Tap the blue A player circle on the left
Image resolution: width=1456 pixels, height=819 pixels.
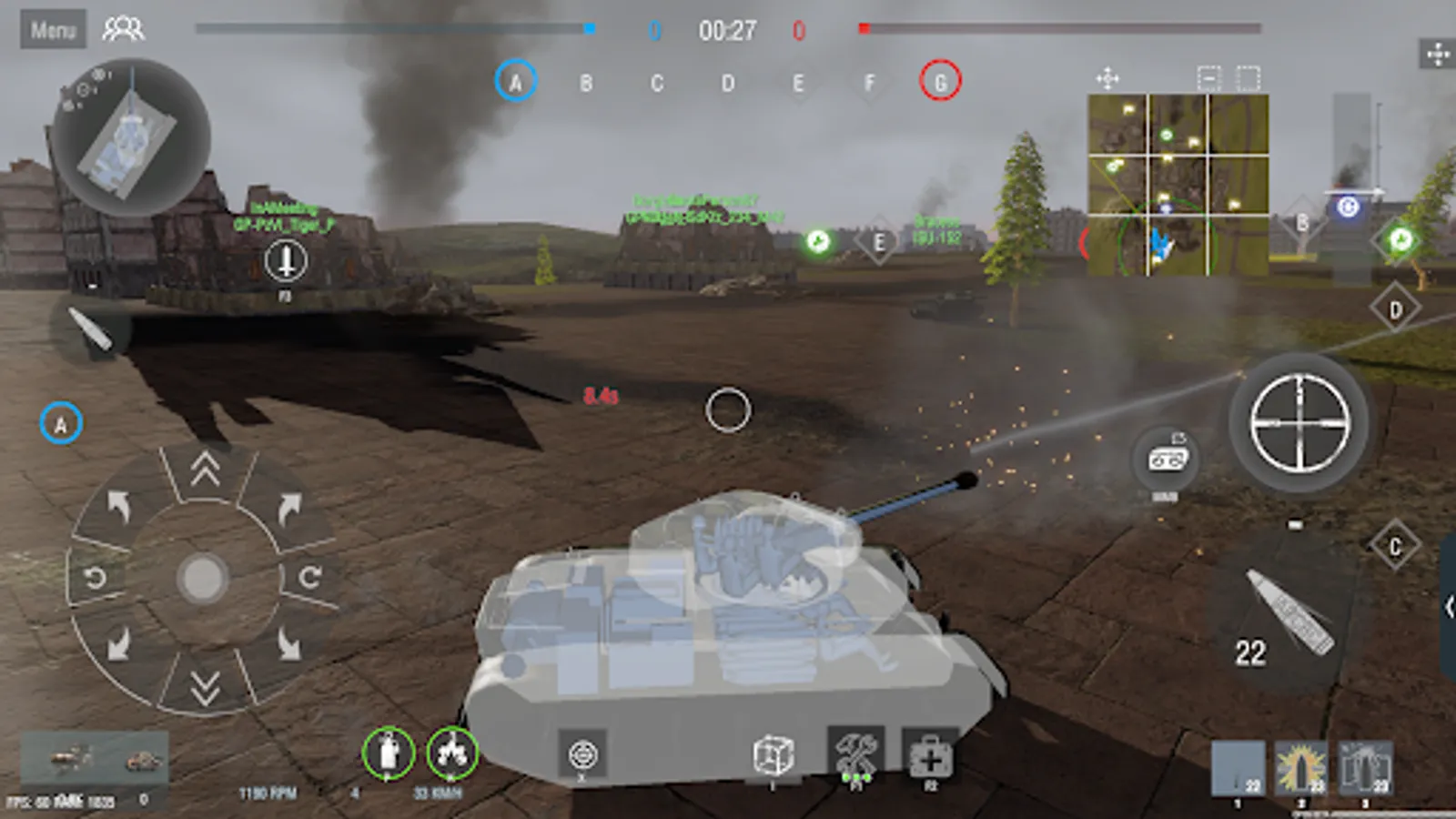coord(61,420)
